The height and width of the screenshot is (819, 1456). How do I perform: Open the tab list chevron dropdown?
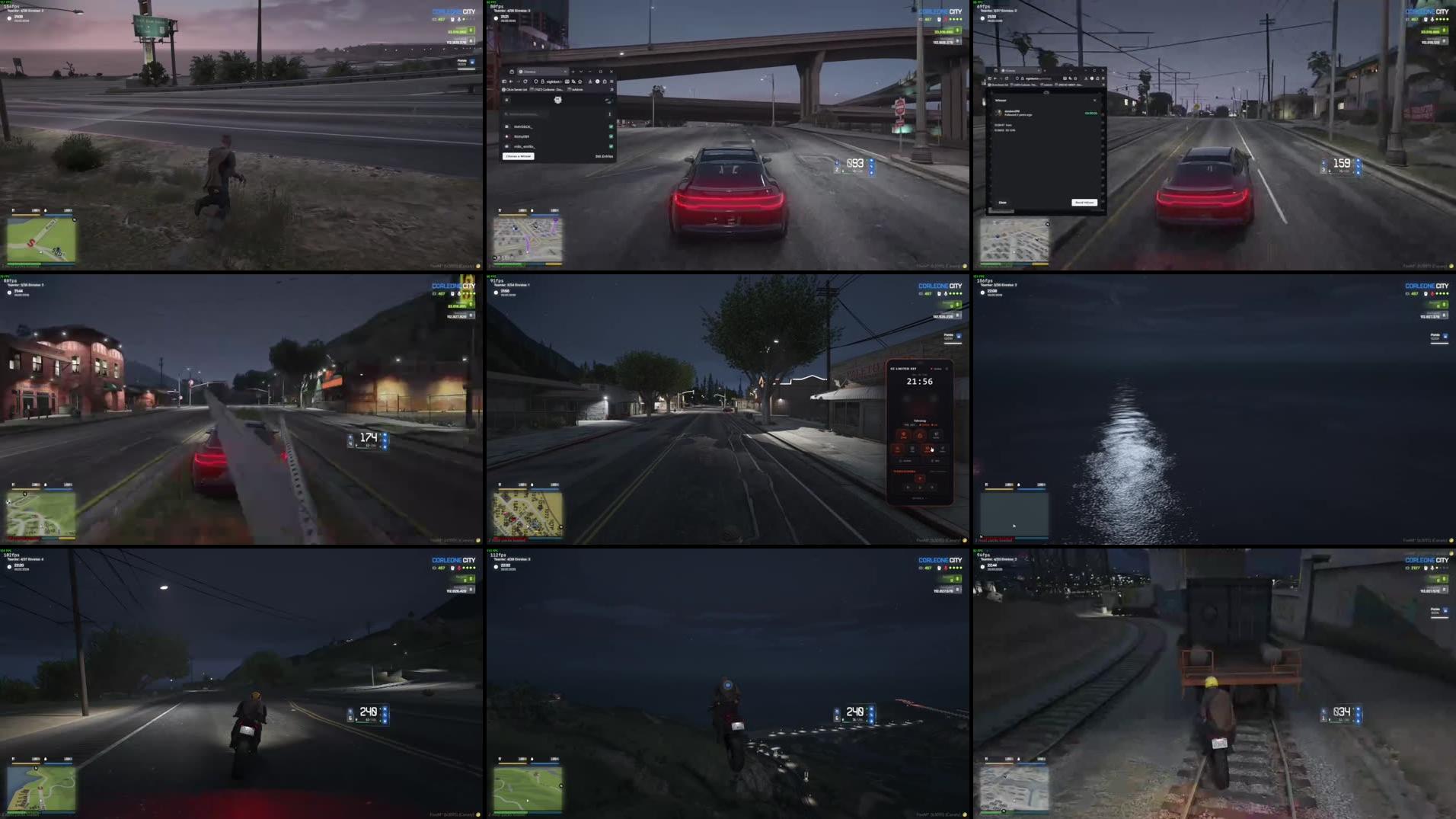581,72
